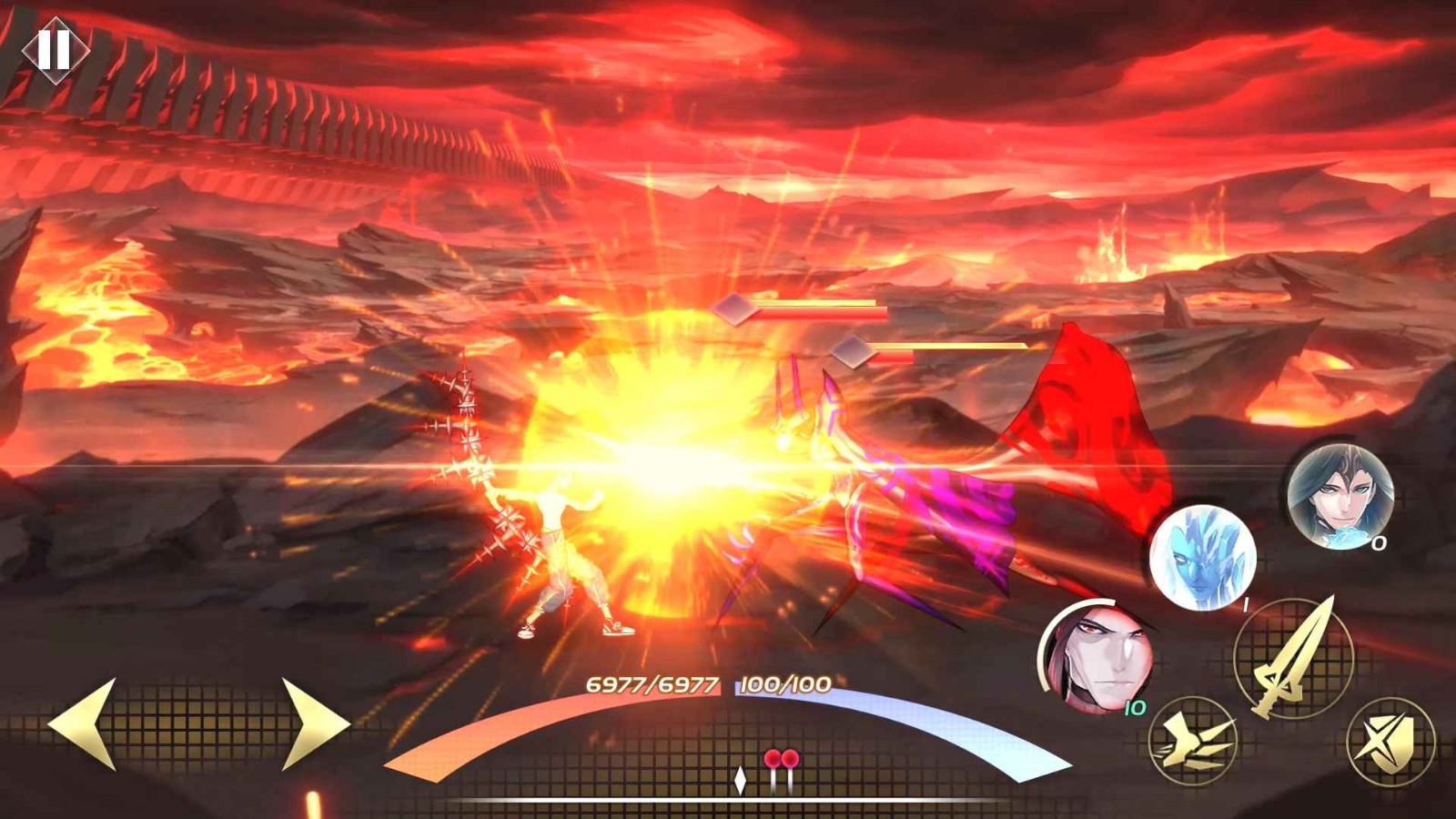1456x819 pixels.
Task: Switch to the blue ice-haired character portrait
Action: pos(1202,557)
